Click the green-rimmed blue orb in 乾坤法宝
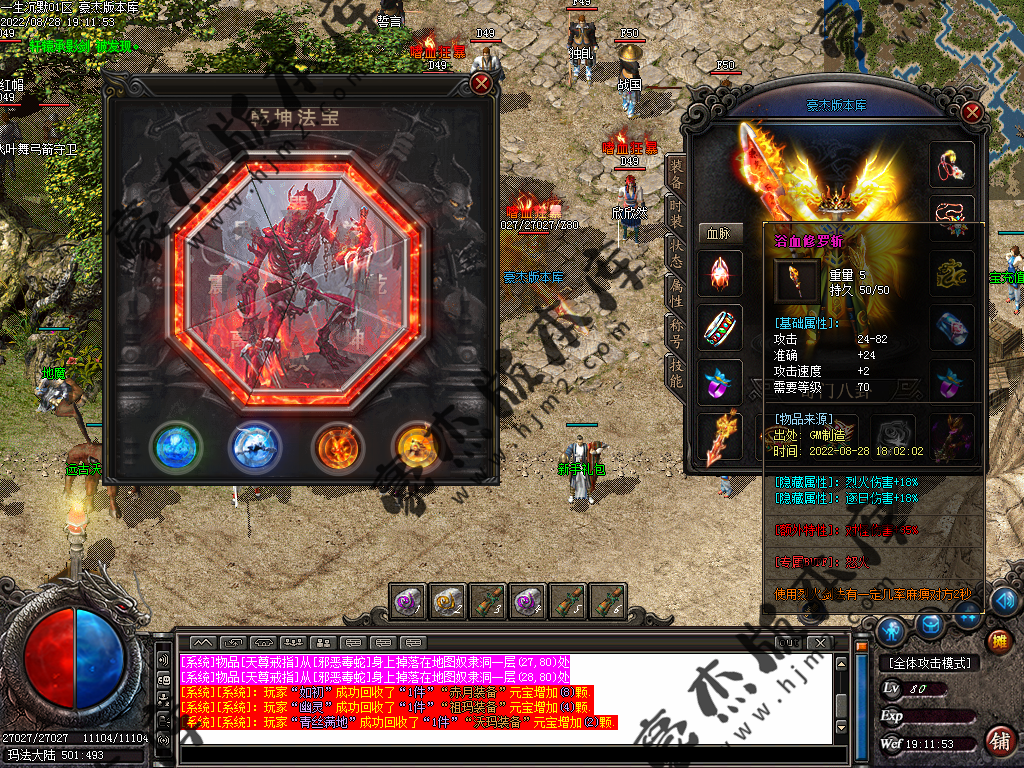This screenshot has height=768, width=1024. (x=175, y=446)
